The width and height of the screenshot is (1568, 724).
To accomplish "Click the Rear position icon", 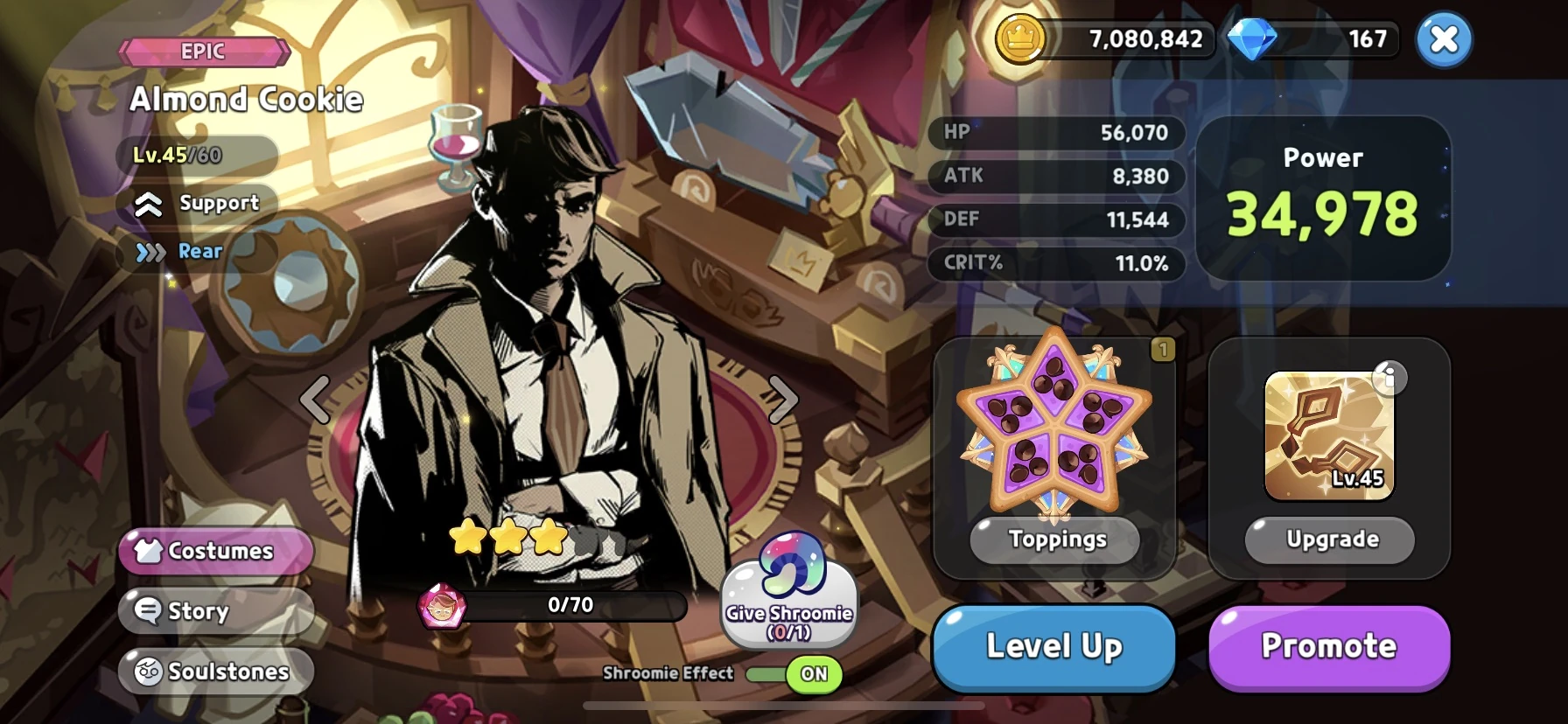I will point(149,252).
